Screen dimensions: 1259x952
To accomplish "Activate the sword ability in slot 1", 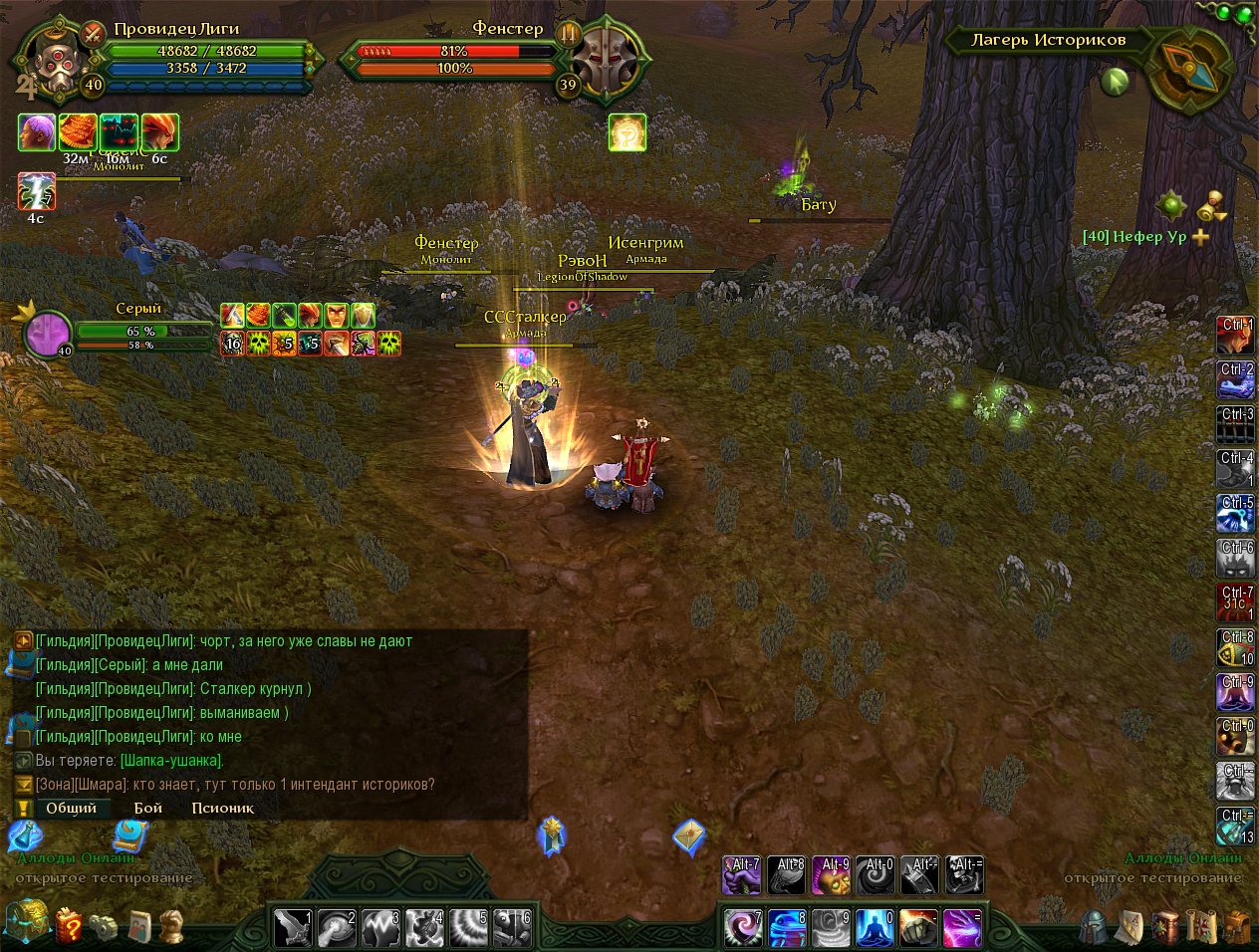I will (x=293, y=928).
